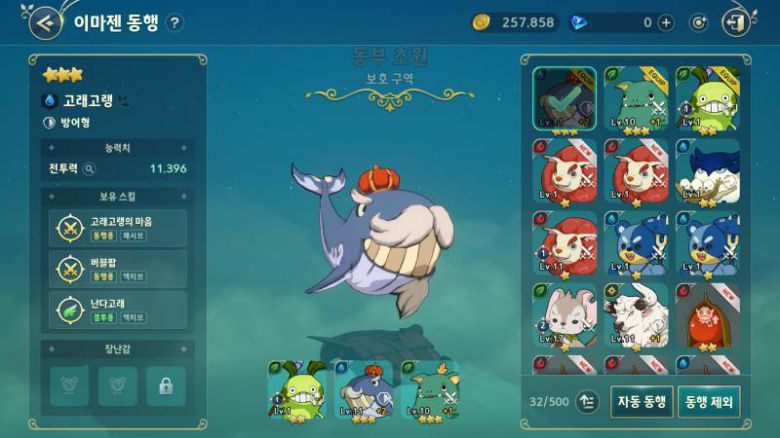Image resolution: width=780 pixels, height=438 pixels.
Task: Exit the screen via the door icon
Action: click(735, 22)
